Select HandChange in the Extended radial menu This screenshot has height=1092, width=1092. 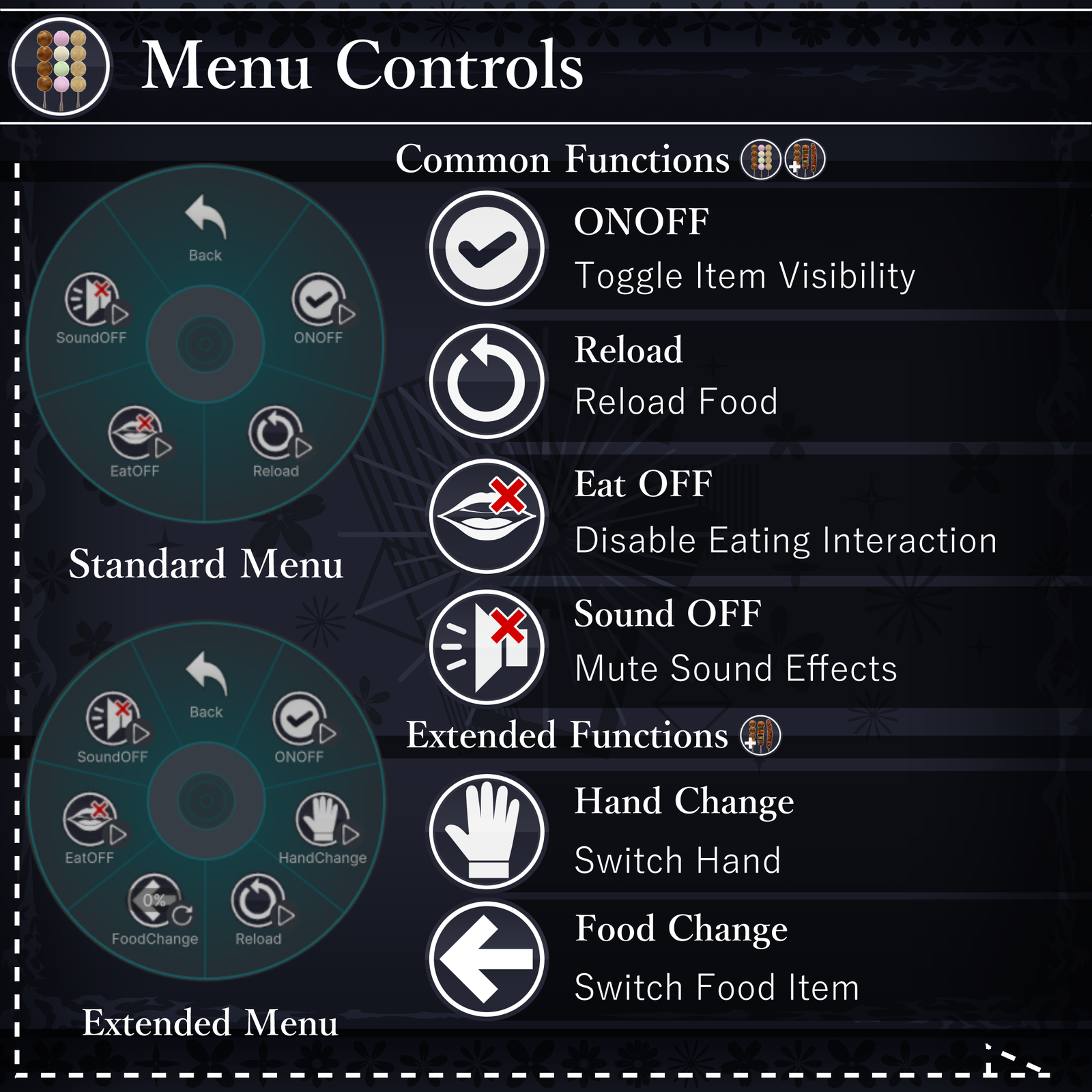[x=323, y=826]
